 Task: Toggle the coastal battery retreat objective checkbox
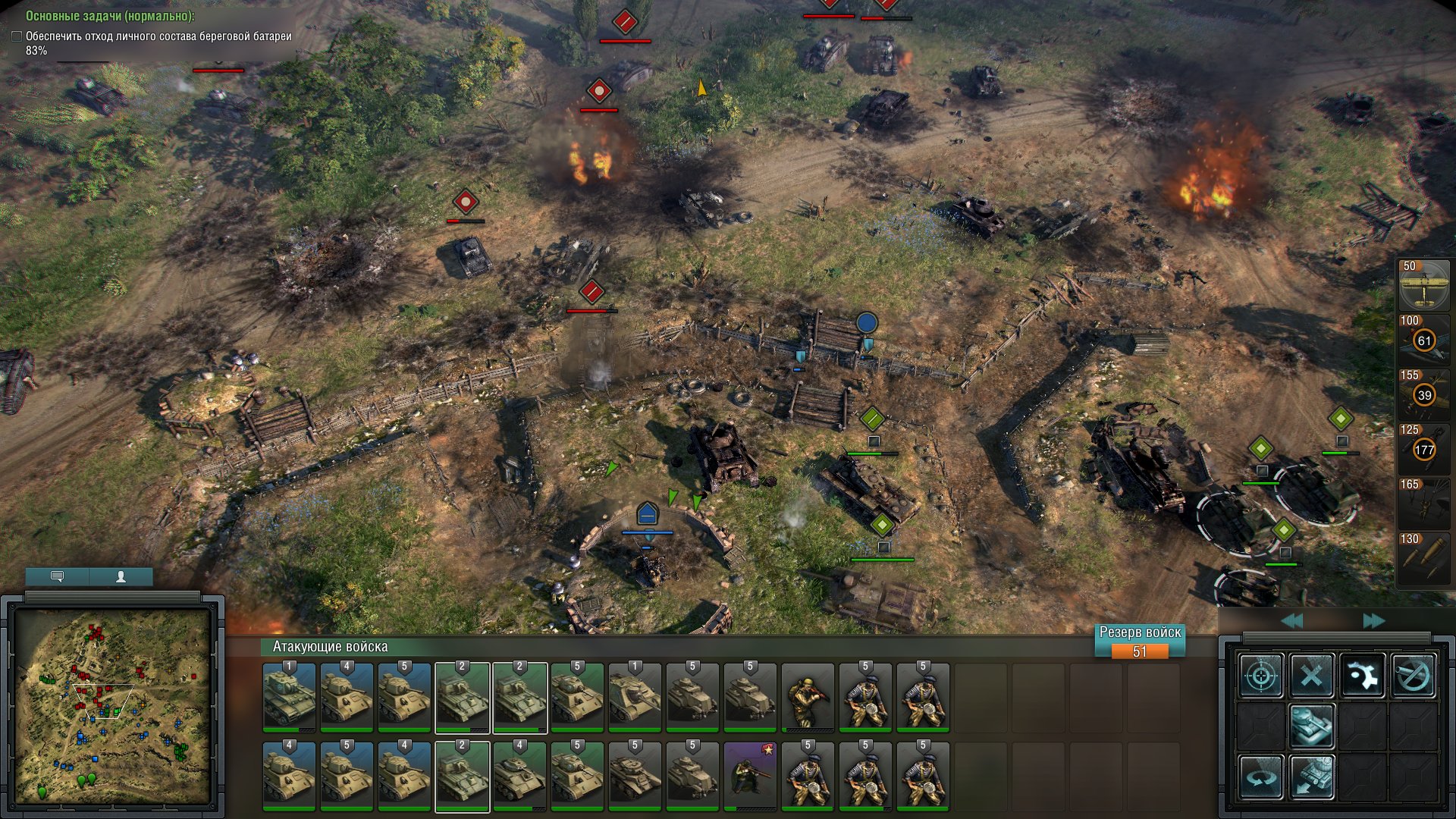tap(17, 36)
